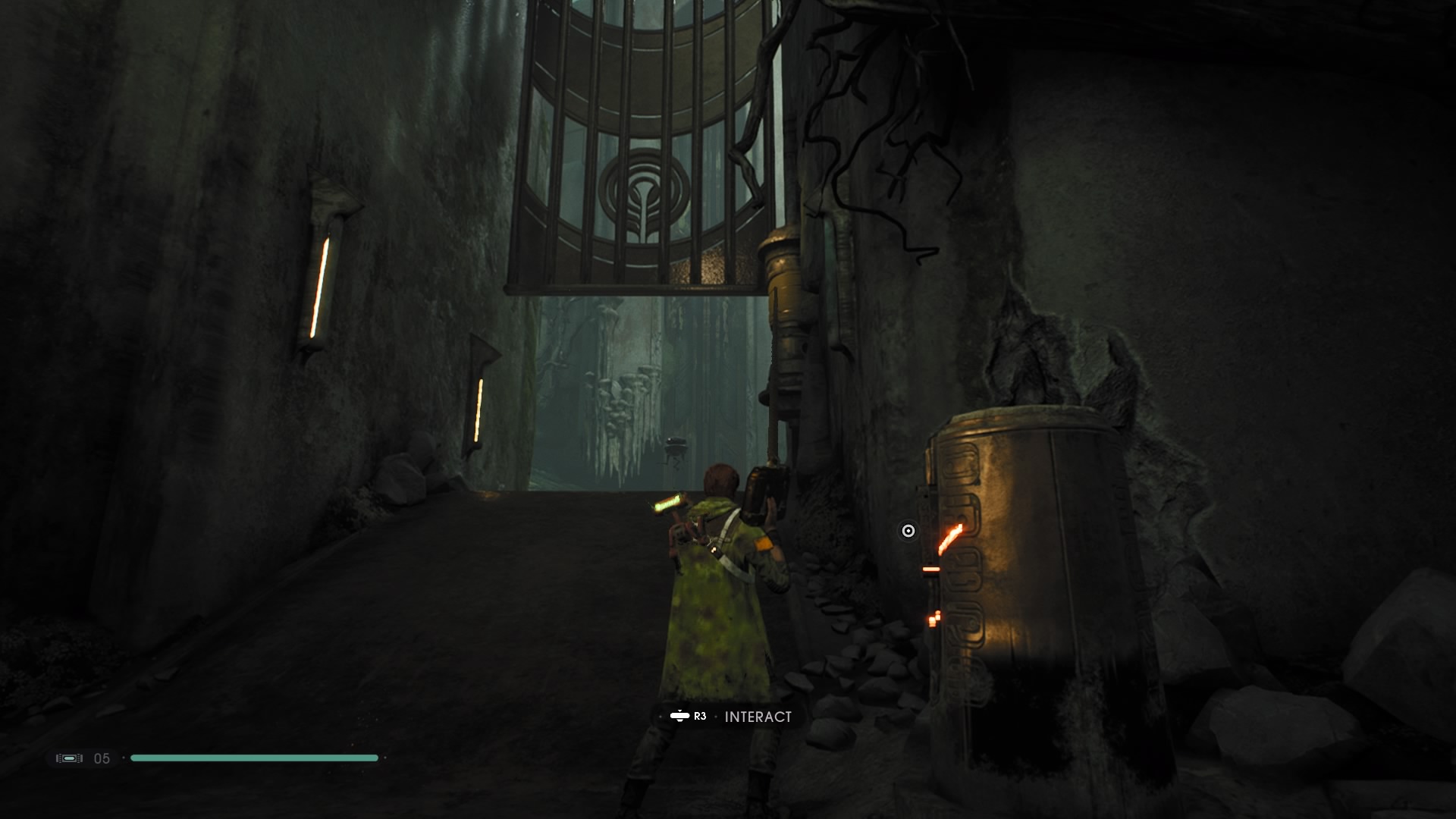Toggle the small orange light on the middle wall
1456x819 pixels.
coord(476,409)
